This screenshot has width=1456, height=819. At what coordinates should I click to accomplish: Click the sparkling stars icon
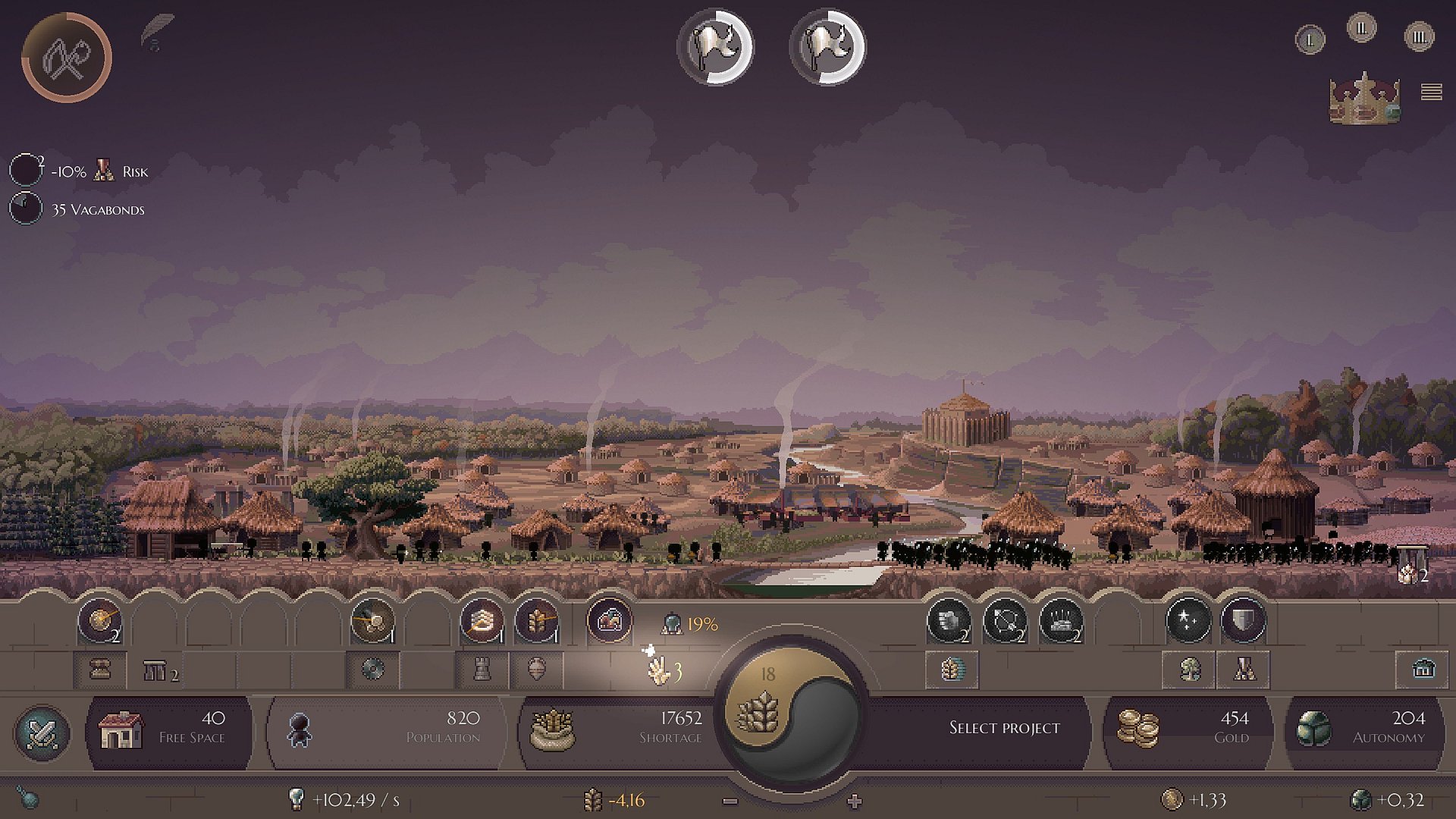coord(1188,622)
